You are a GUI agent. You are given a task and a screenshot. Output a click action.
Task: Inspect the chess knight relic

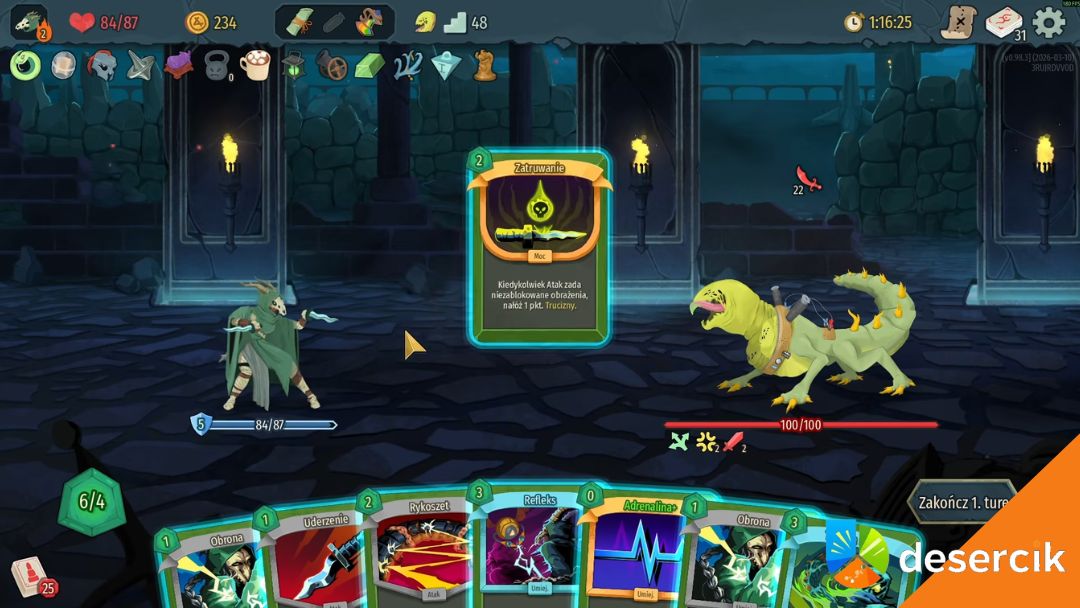(485, 66)
